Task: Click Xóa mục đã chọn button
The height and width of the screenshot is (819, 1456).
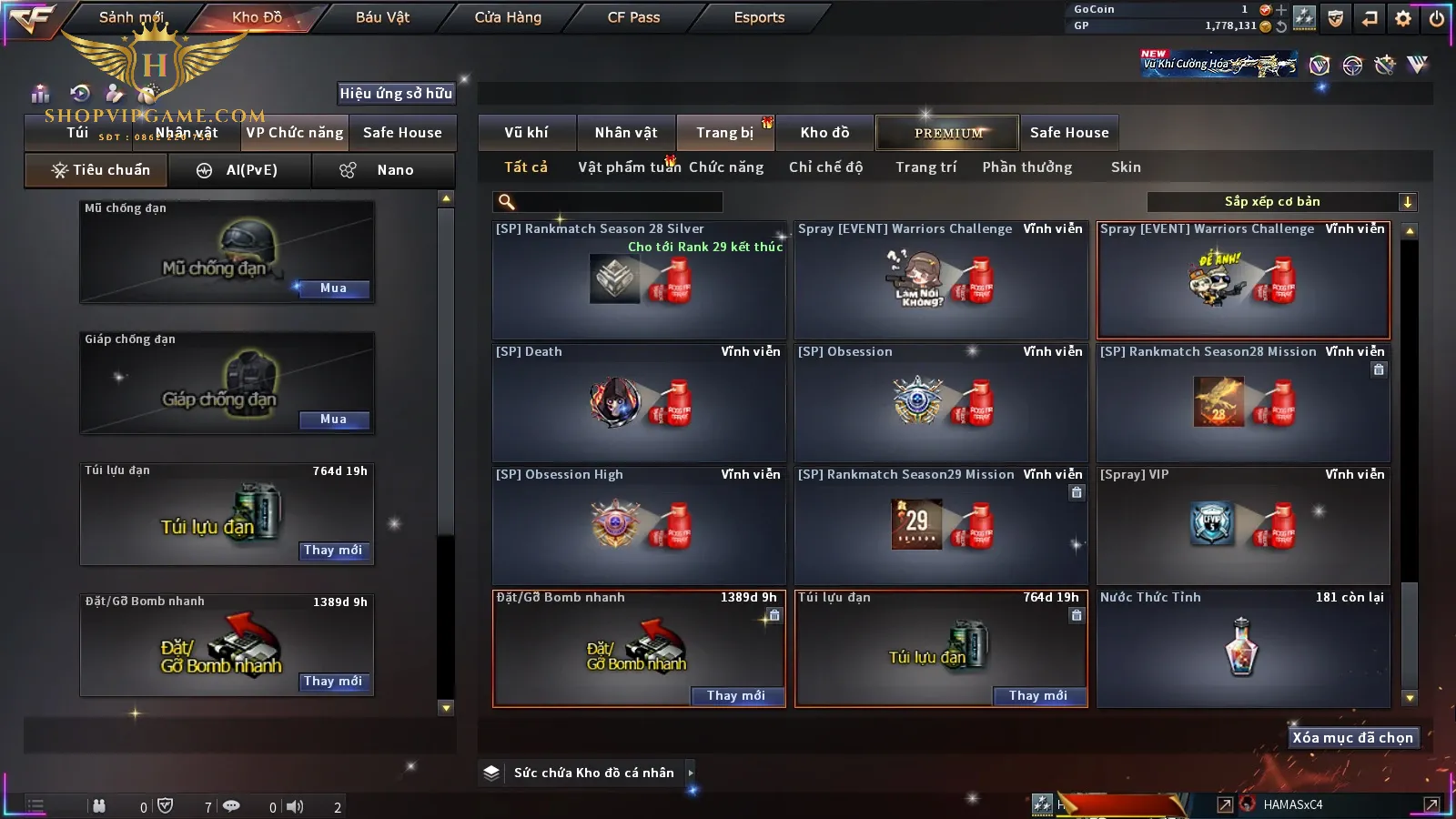Action: tap(1352, 738)
